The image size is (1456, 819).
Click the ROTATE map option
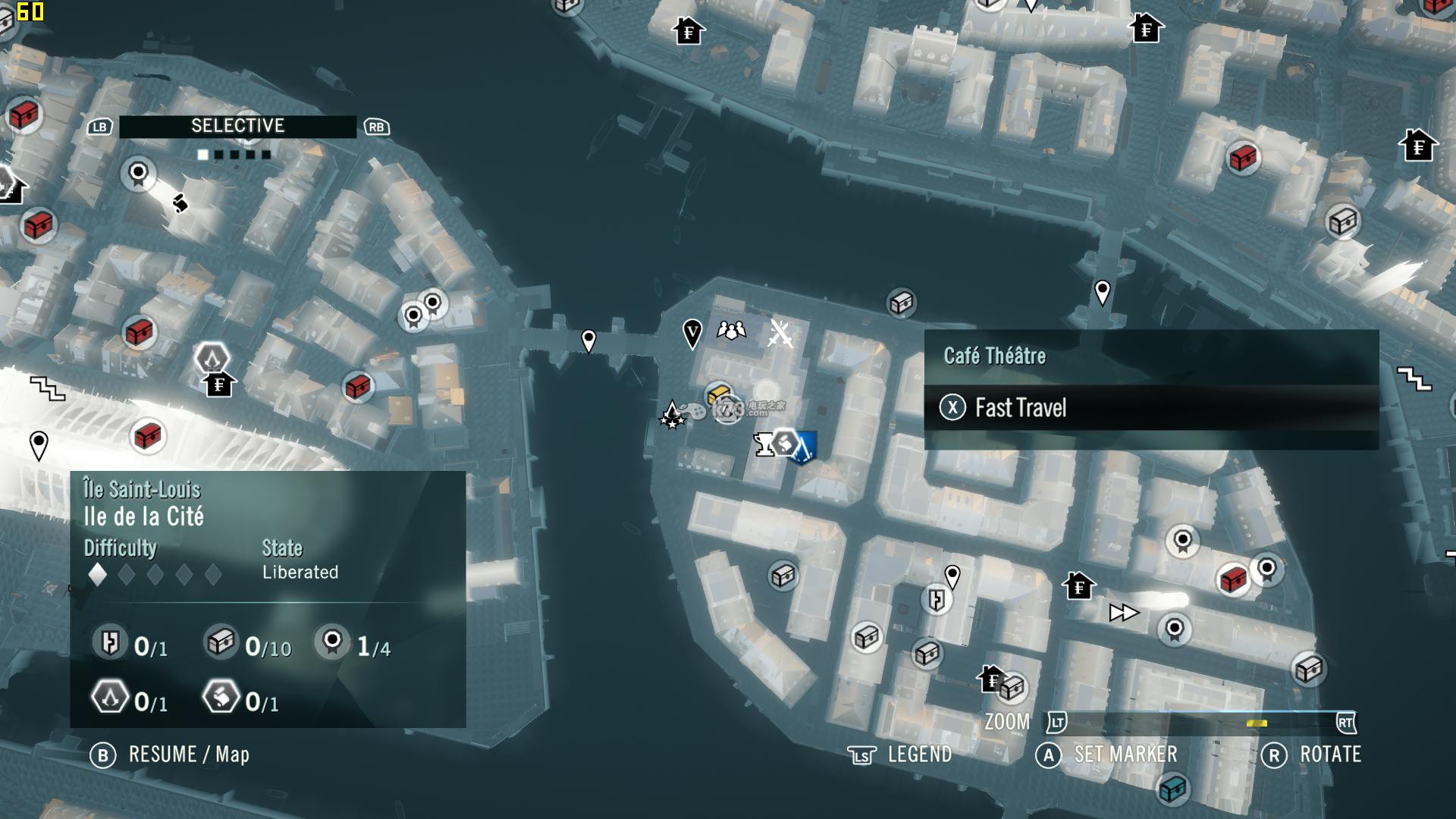click(1329, 755)
